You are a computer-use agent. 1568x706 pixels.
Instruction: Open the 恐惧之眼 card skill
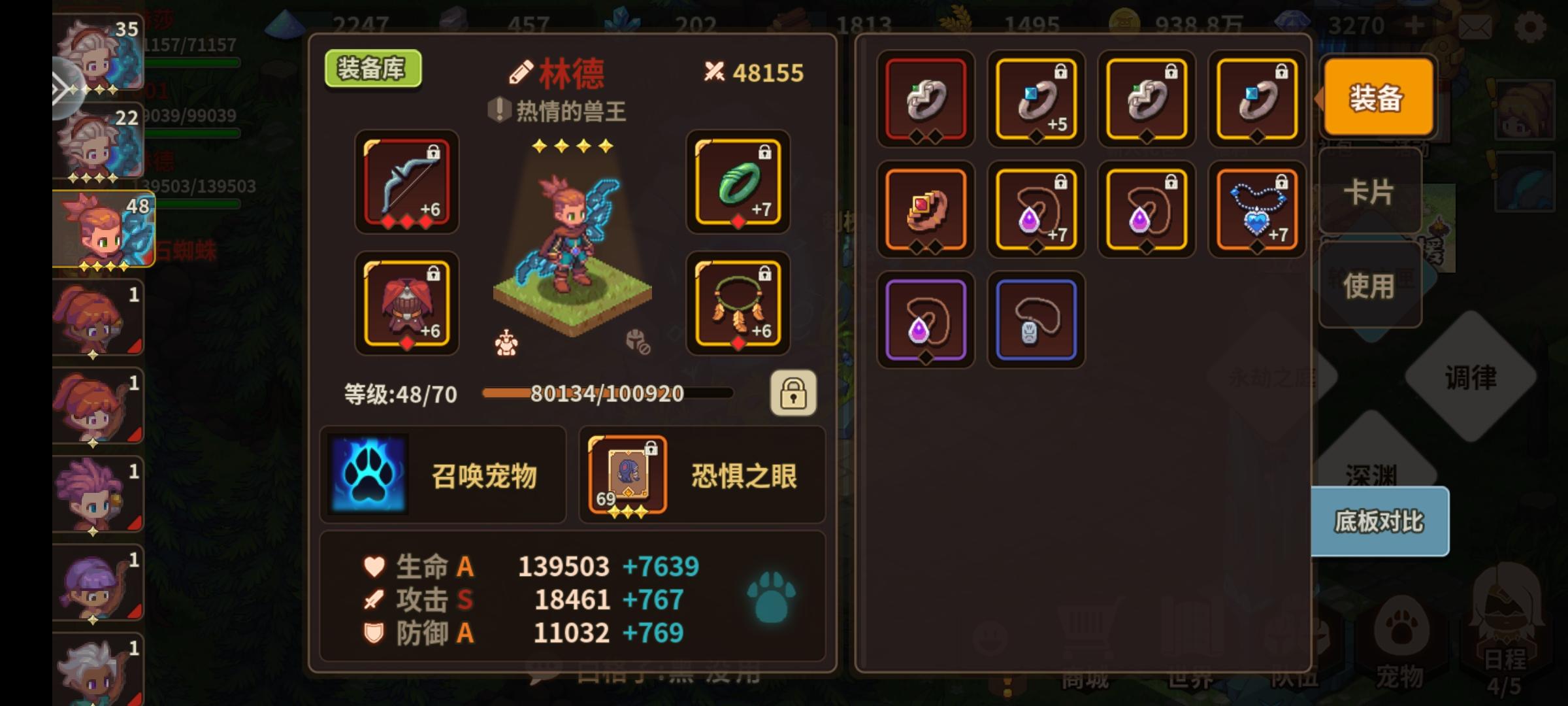tap(701, 476)
